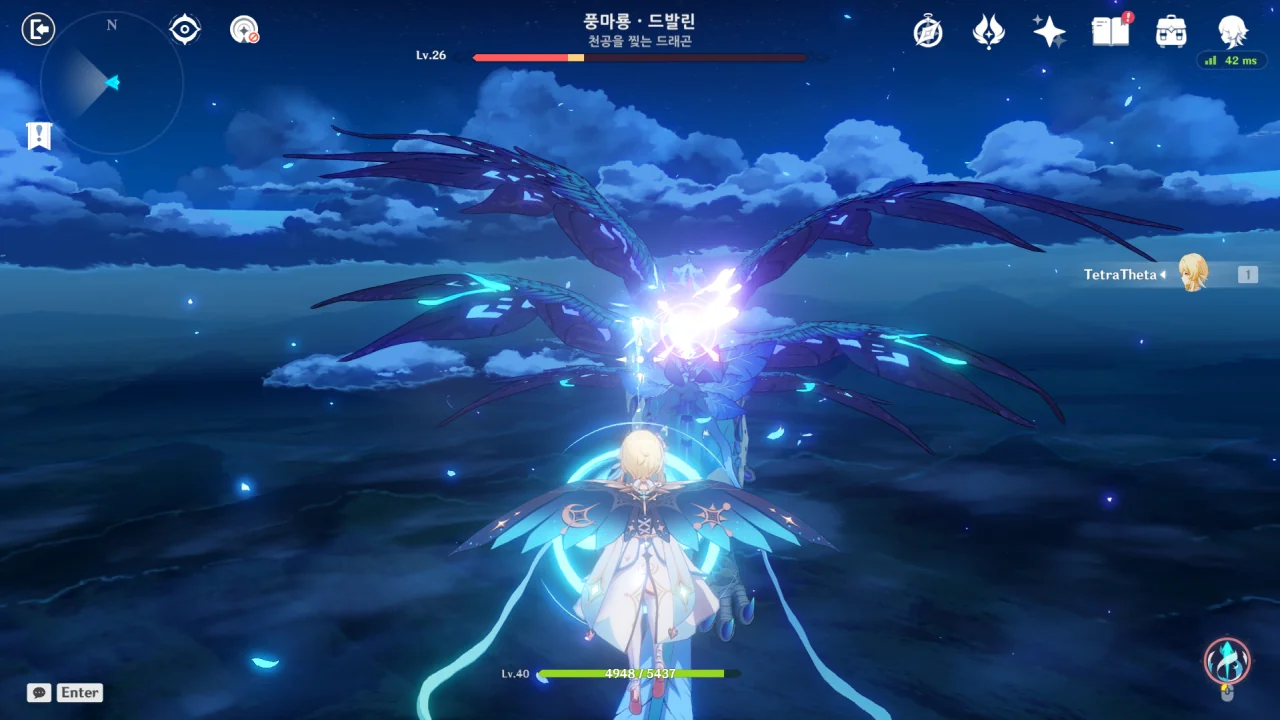Open the circular minimap
Screen dimensions: 1280x720
111,82
